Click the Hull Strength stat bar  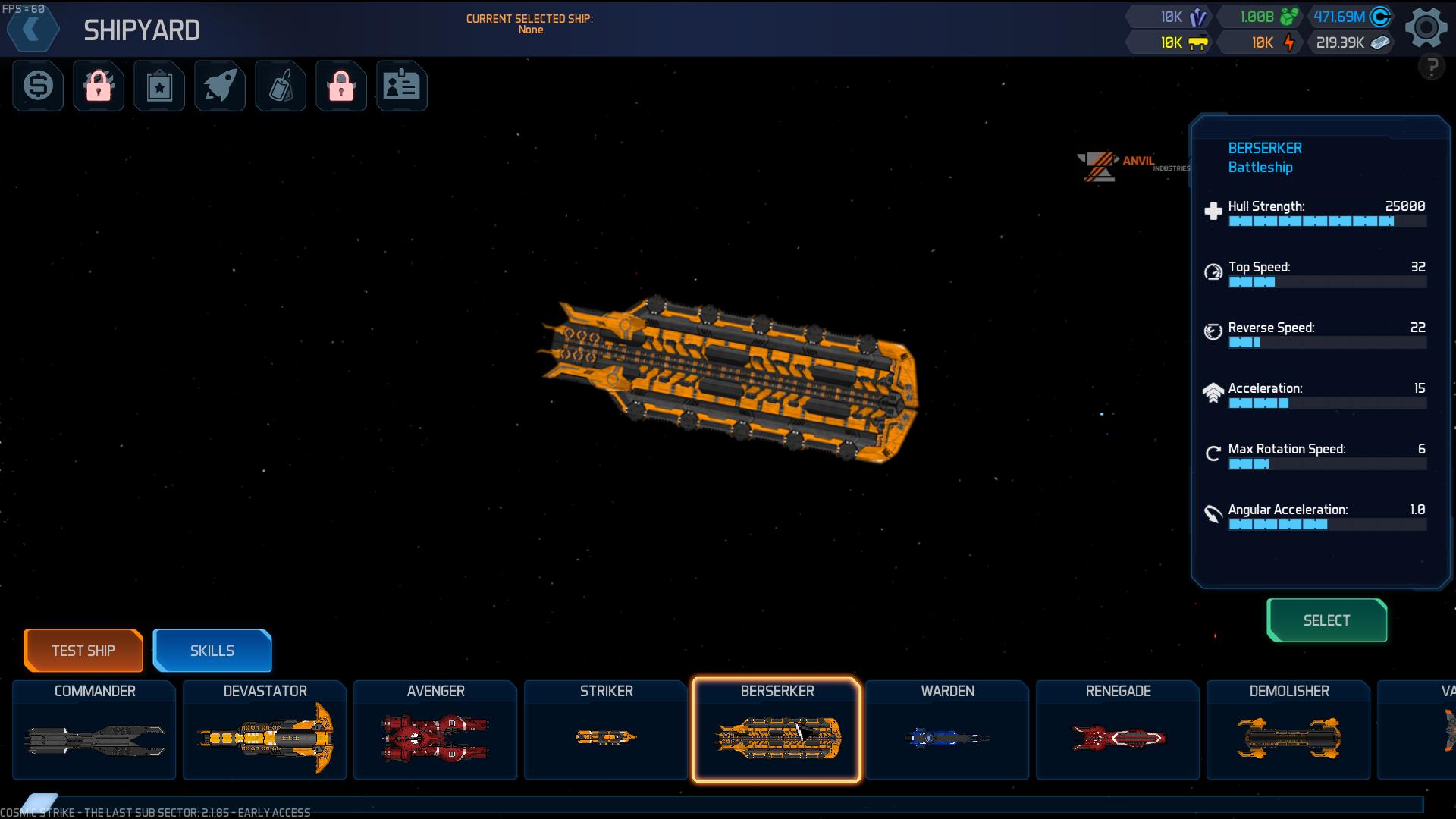pyautogui.click(x=1327, y=221)
